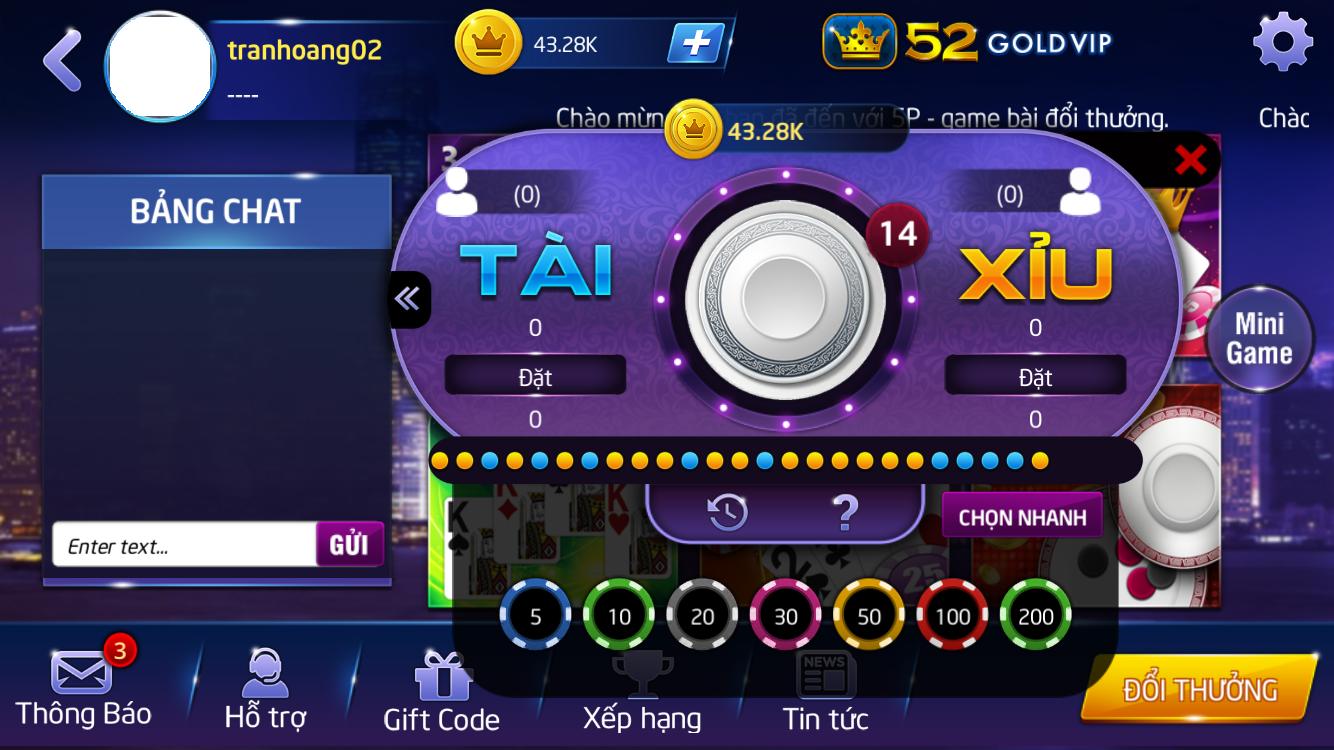Click the question mark help icon
The height and width of the screenshot is (750, 1334).
[846, 513]
